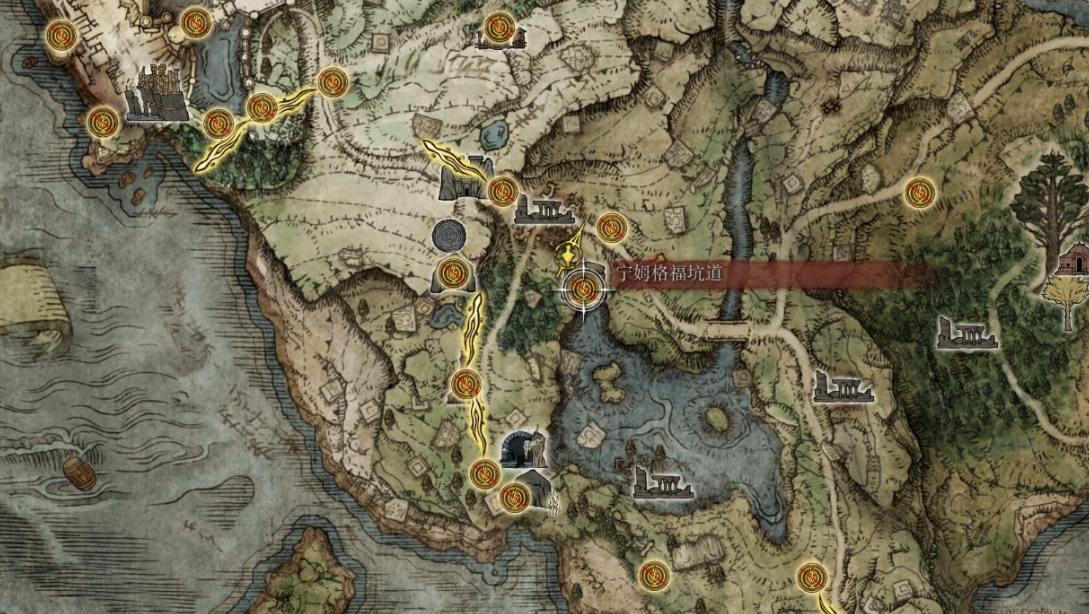Select the grace directly below the gray evergaol

454,271
